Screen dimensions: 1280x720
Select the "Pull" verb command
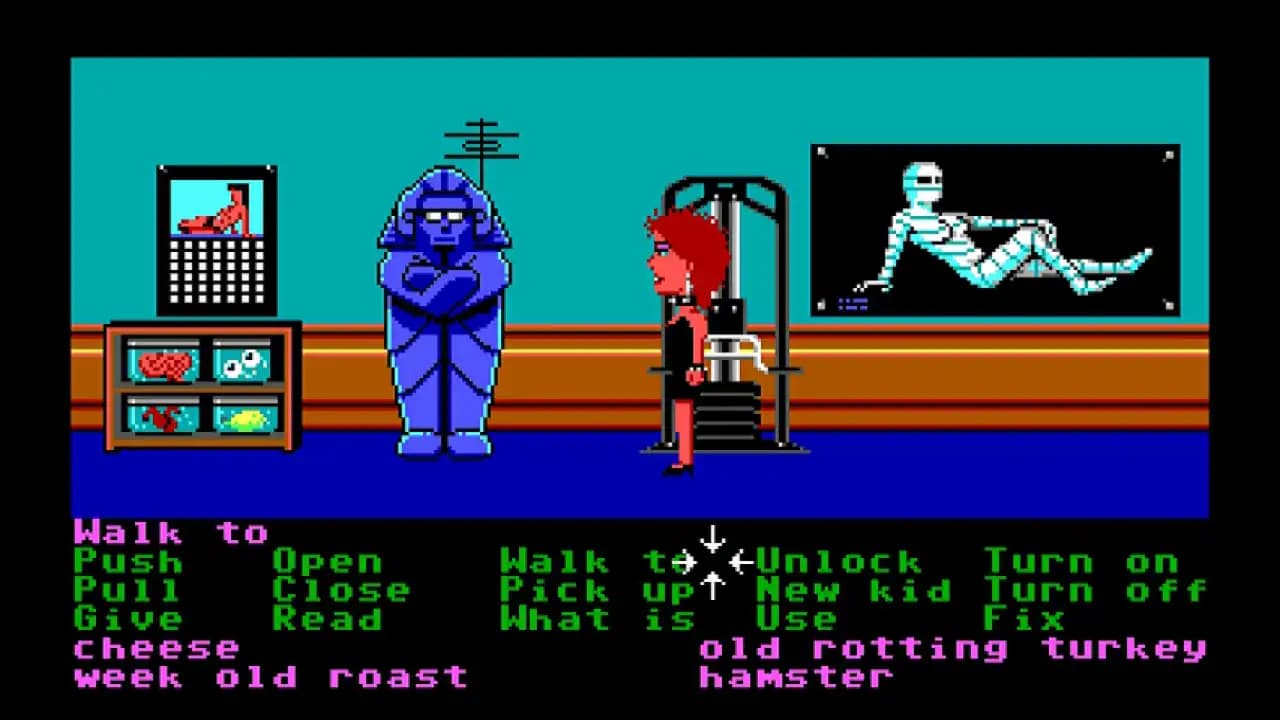point(126,590)
